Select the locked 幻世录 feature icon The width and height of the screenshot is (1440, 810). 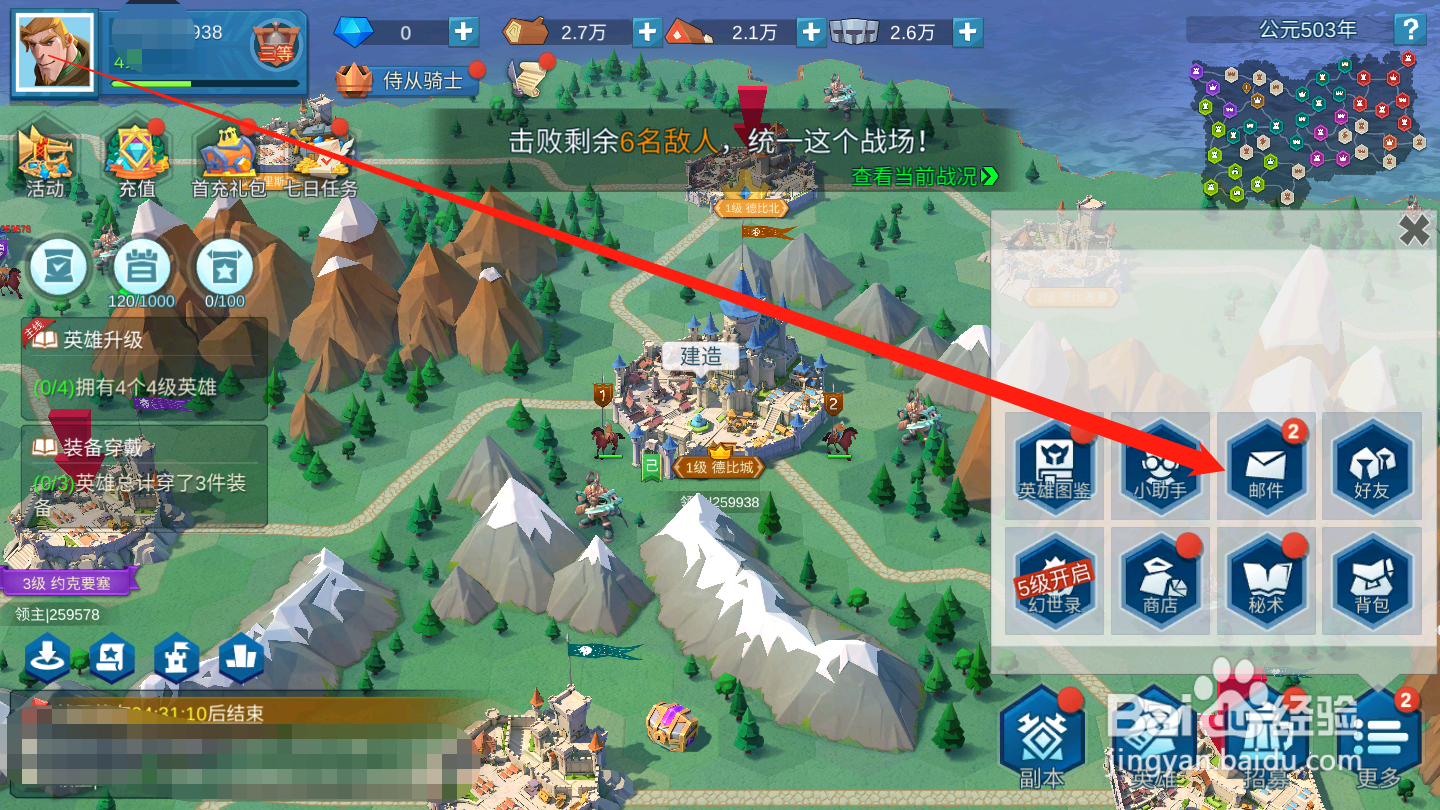tap(1053, 580)
